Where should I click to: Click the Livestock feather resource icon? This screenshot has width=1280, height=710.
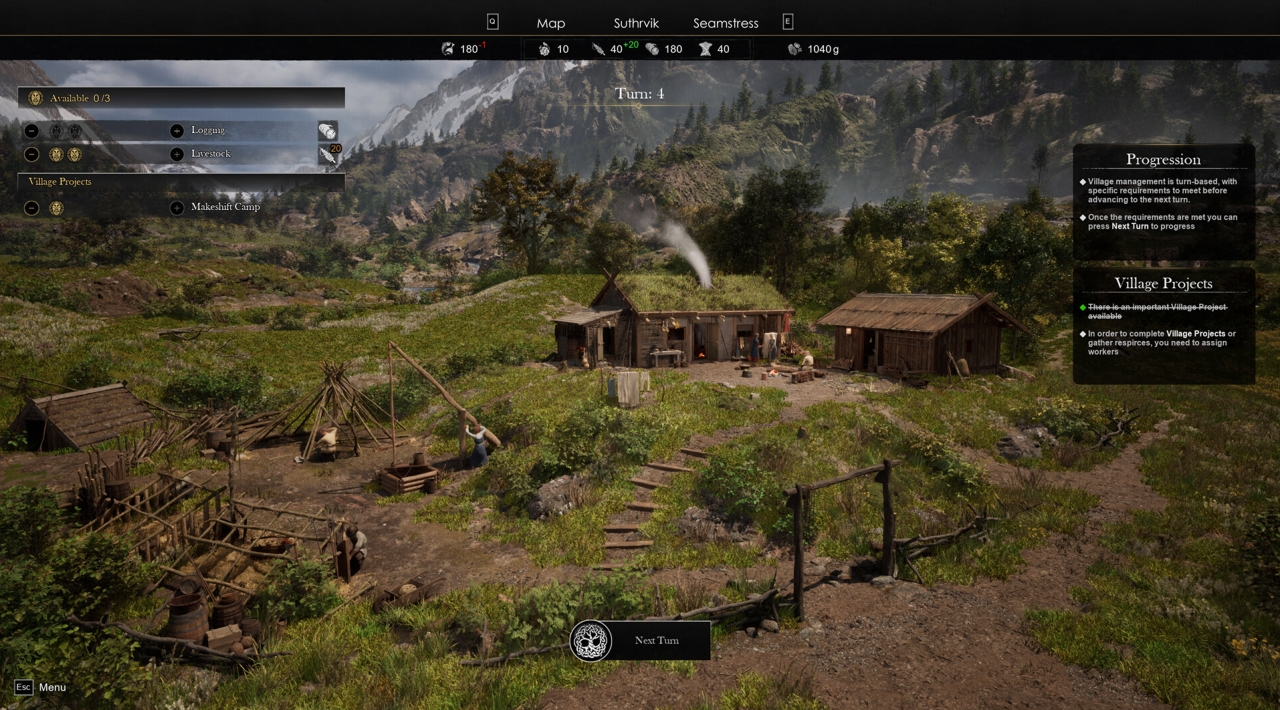click(x=327, y=155)
